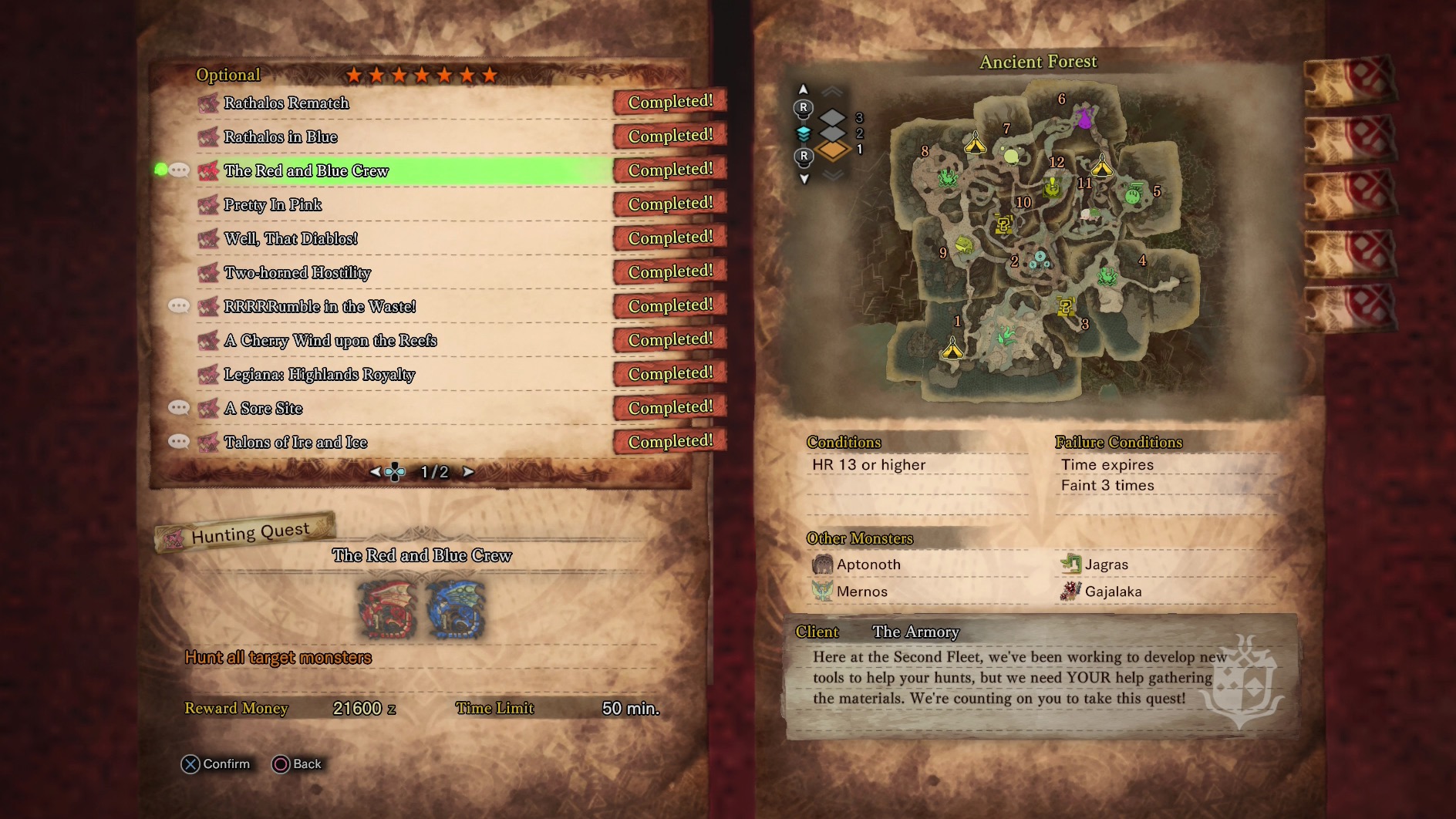Select The Red and Blue Crew quest
This screenshot has height=819, width=1456.
[x=306, y=170]
